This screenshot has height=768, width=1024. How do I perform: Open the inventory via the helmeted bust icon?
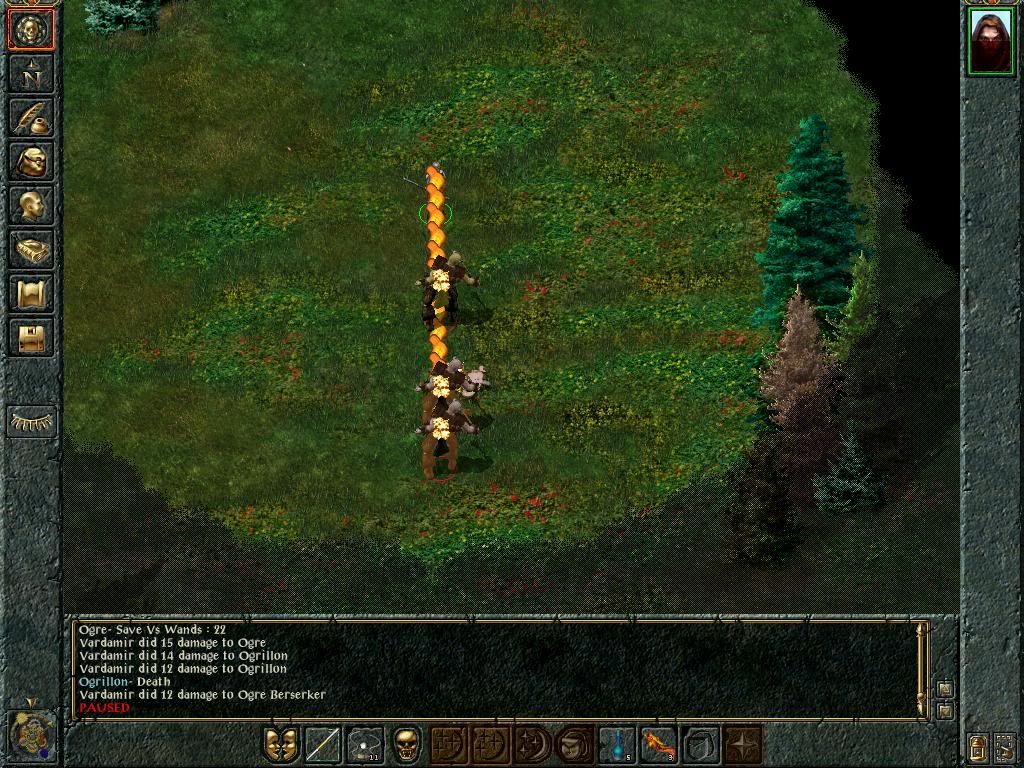(32, 161)
